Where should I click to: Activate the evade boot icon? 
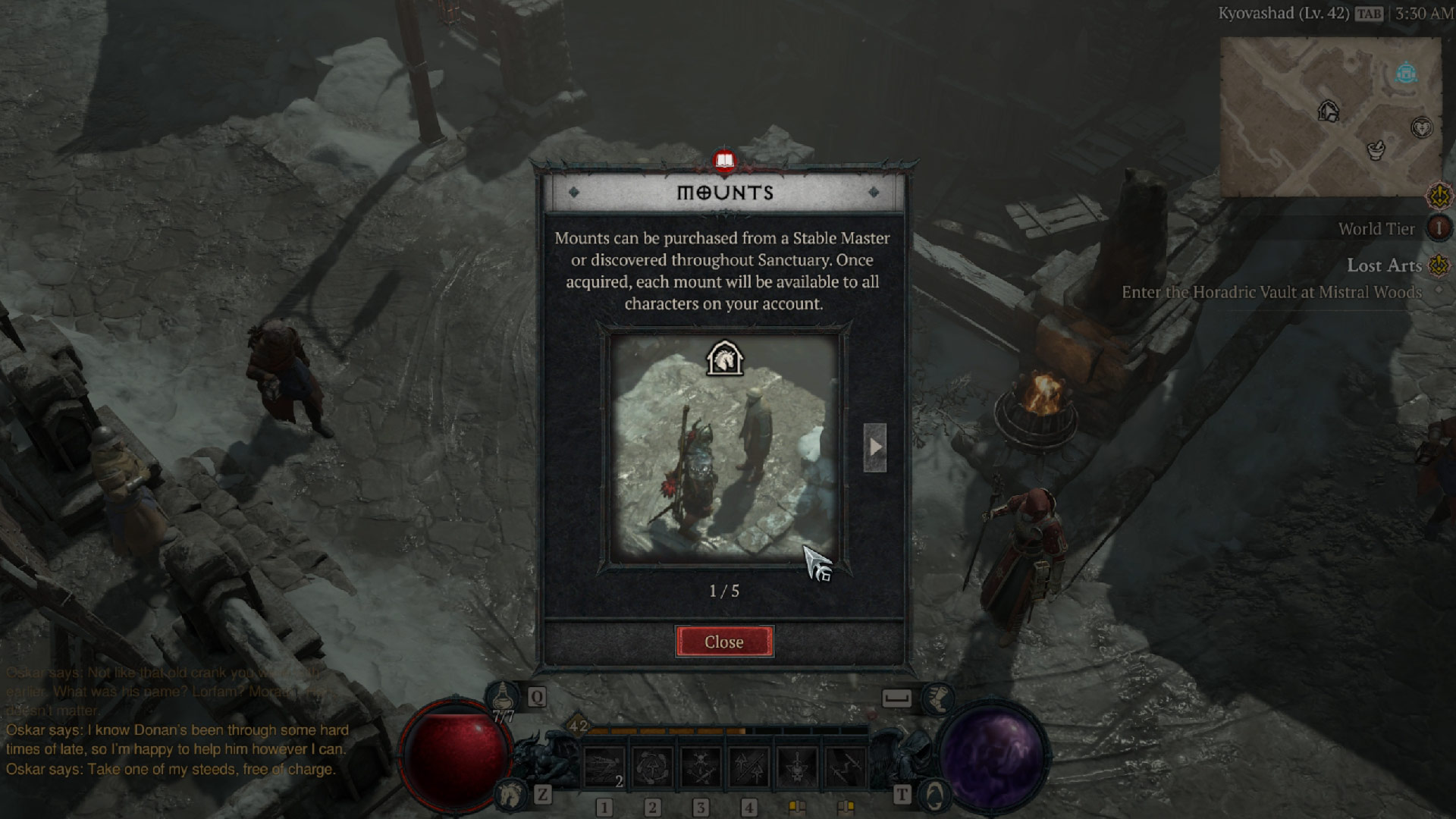[937, 697]
